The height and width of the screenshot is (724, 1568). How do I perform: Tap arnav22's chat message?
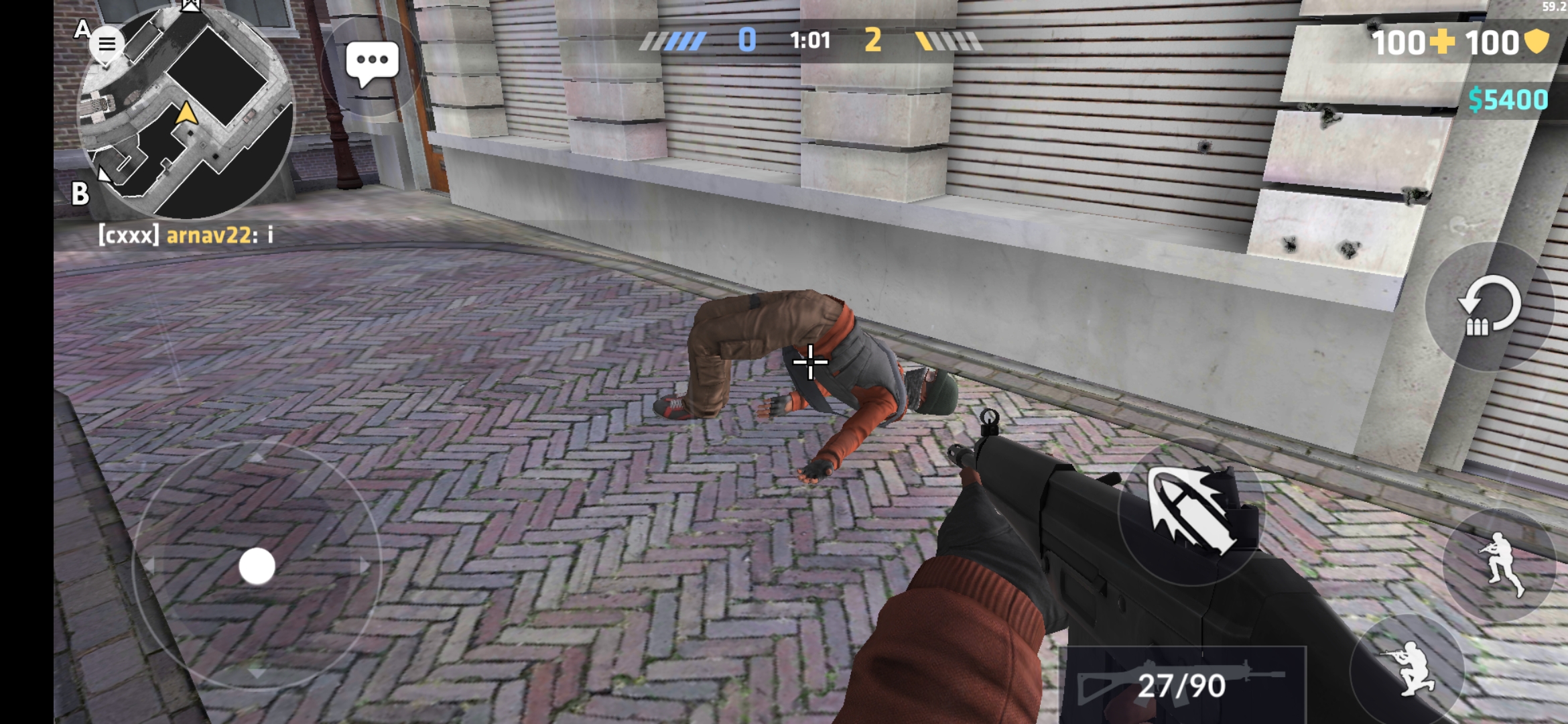pos(188,235)
